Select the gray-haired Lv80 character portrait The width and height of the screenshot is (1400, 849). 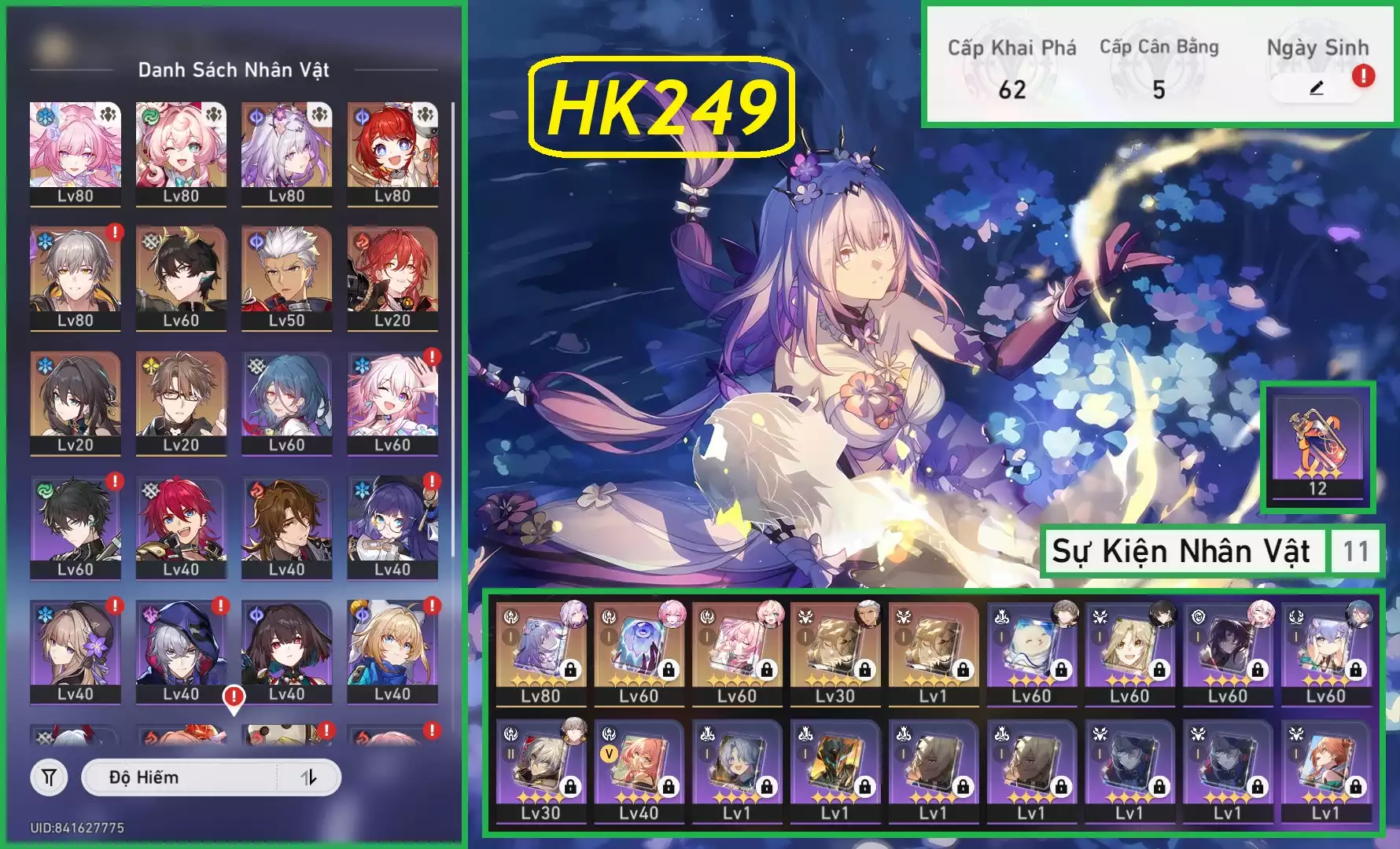(x=76, y=277)
